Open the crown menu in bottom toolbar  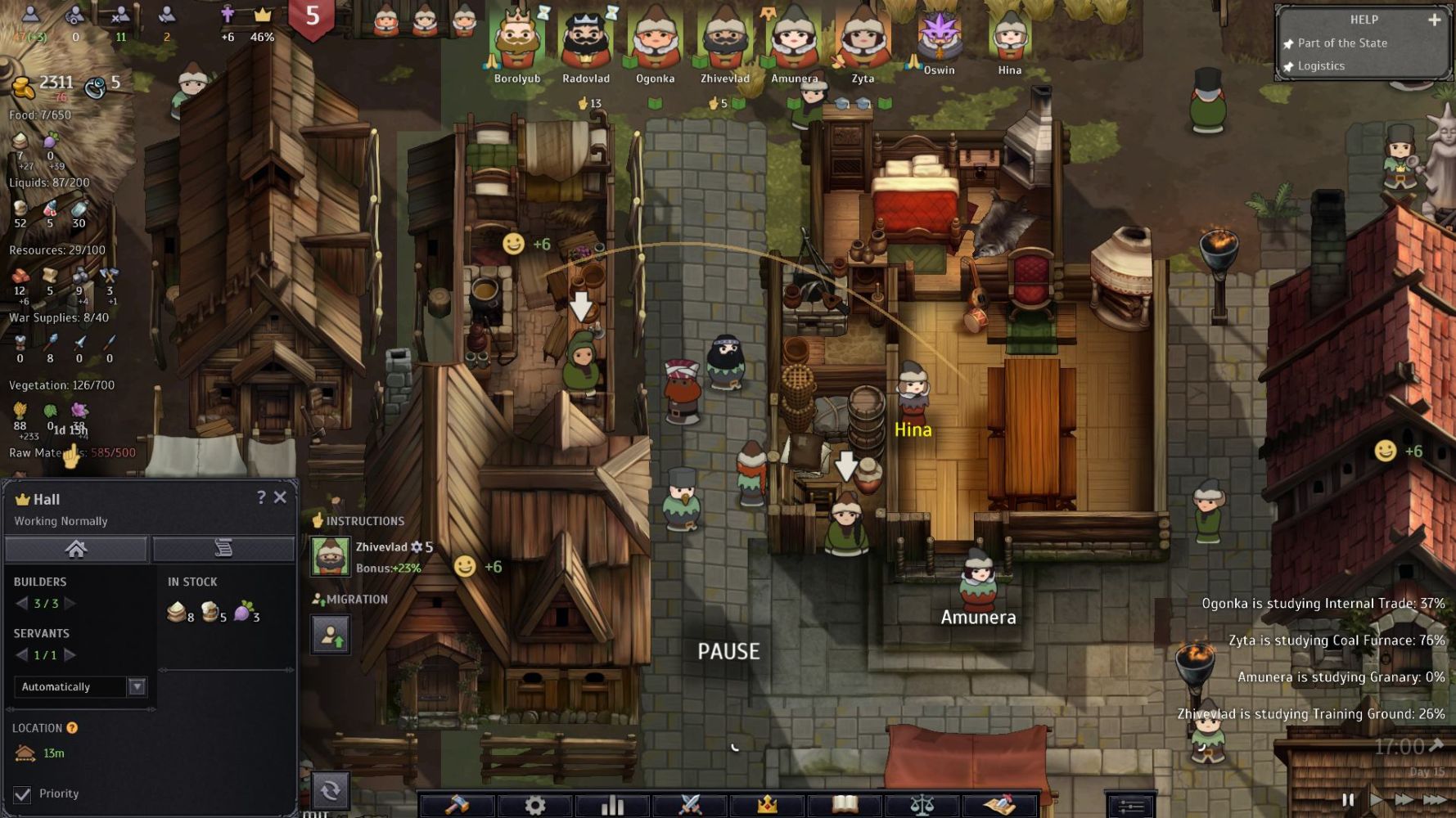point(767,805)
